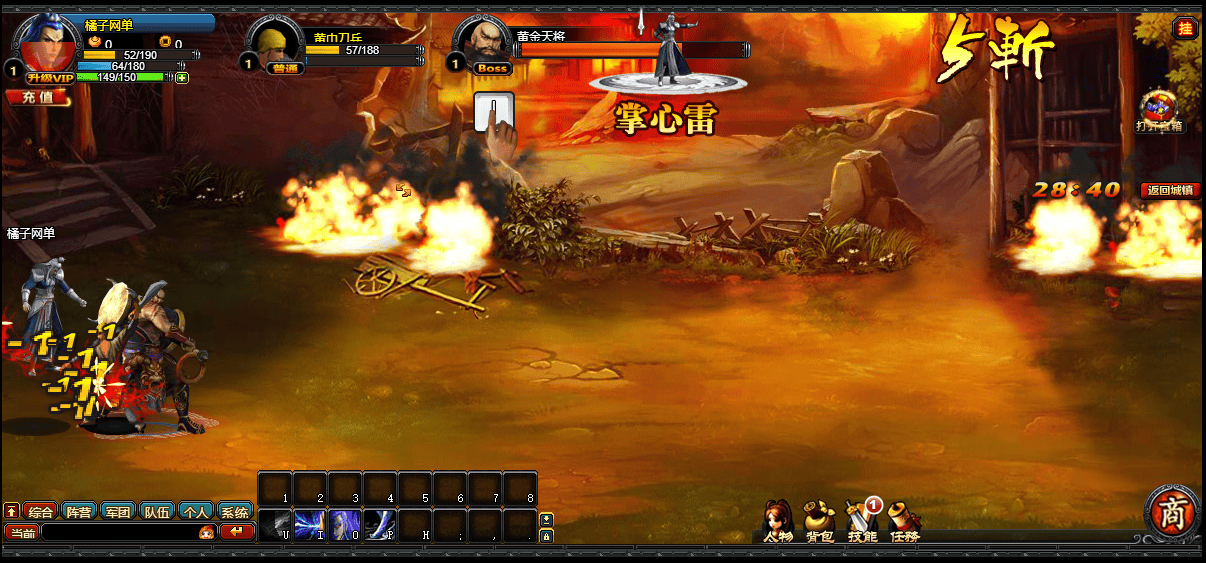Switch to the 军团 chat tab

click(118, 511)
